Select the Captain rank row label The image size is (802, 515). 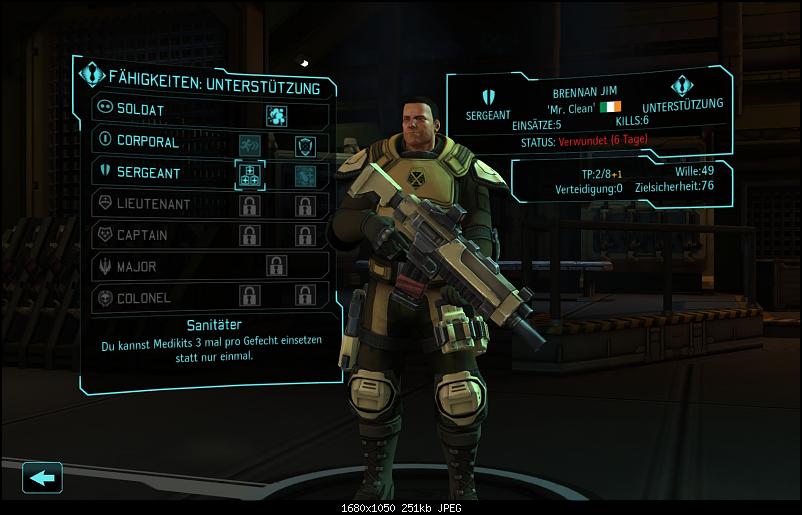coord(142,235)
